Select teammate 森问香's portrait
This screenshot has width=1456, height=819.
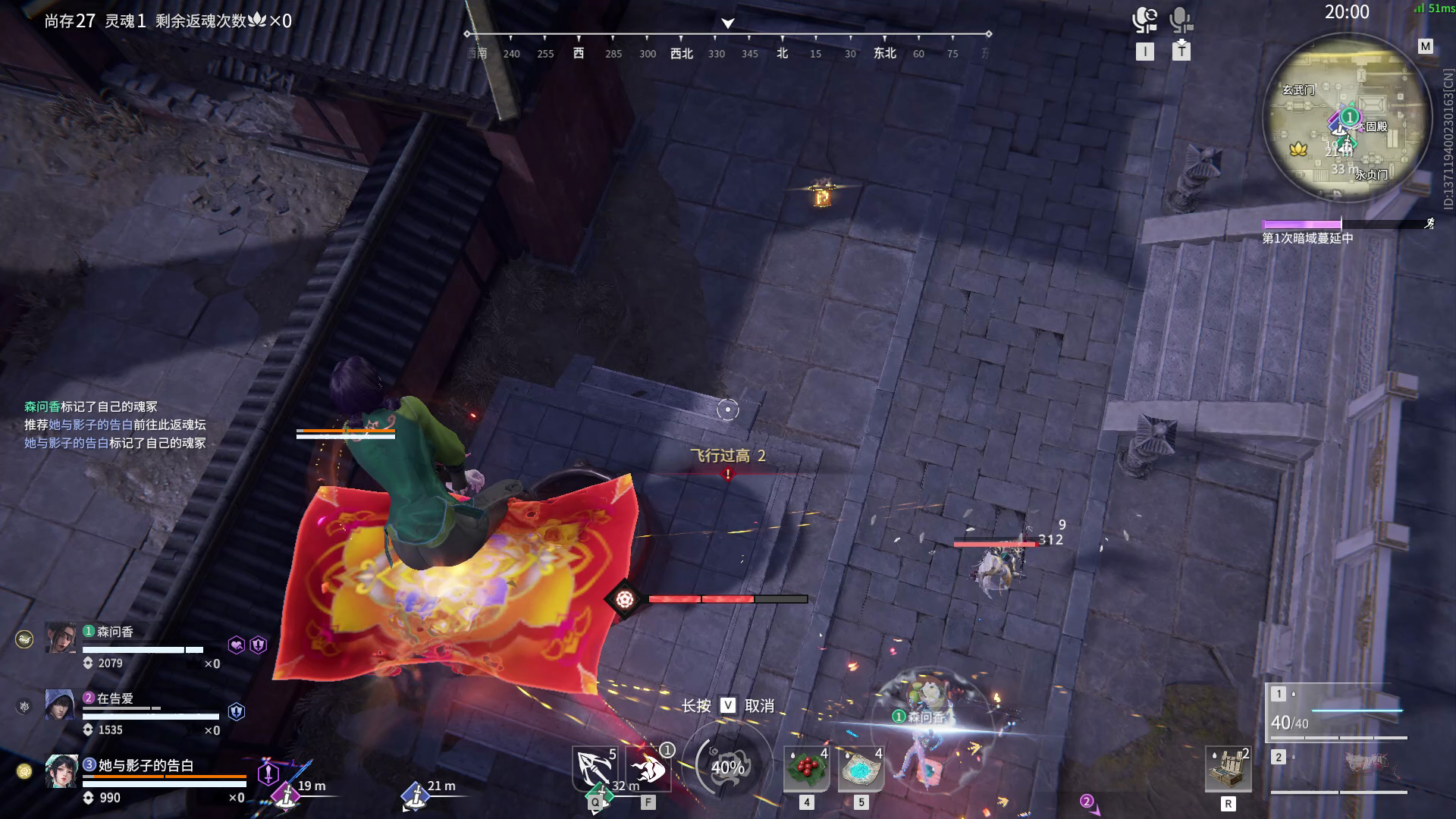coord(59,637)
